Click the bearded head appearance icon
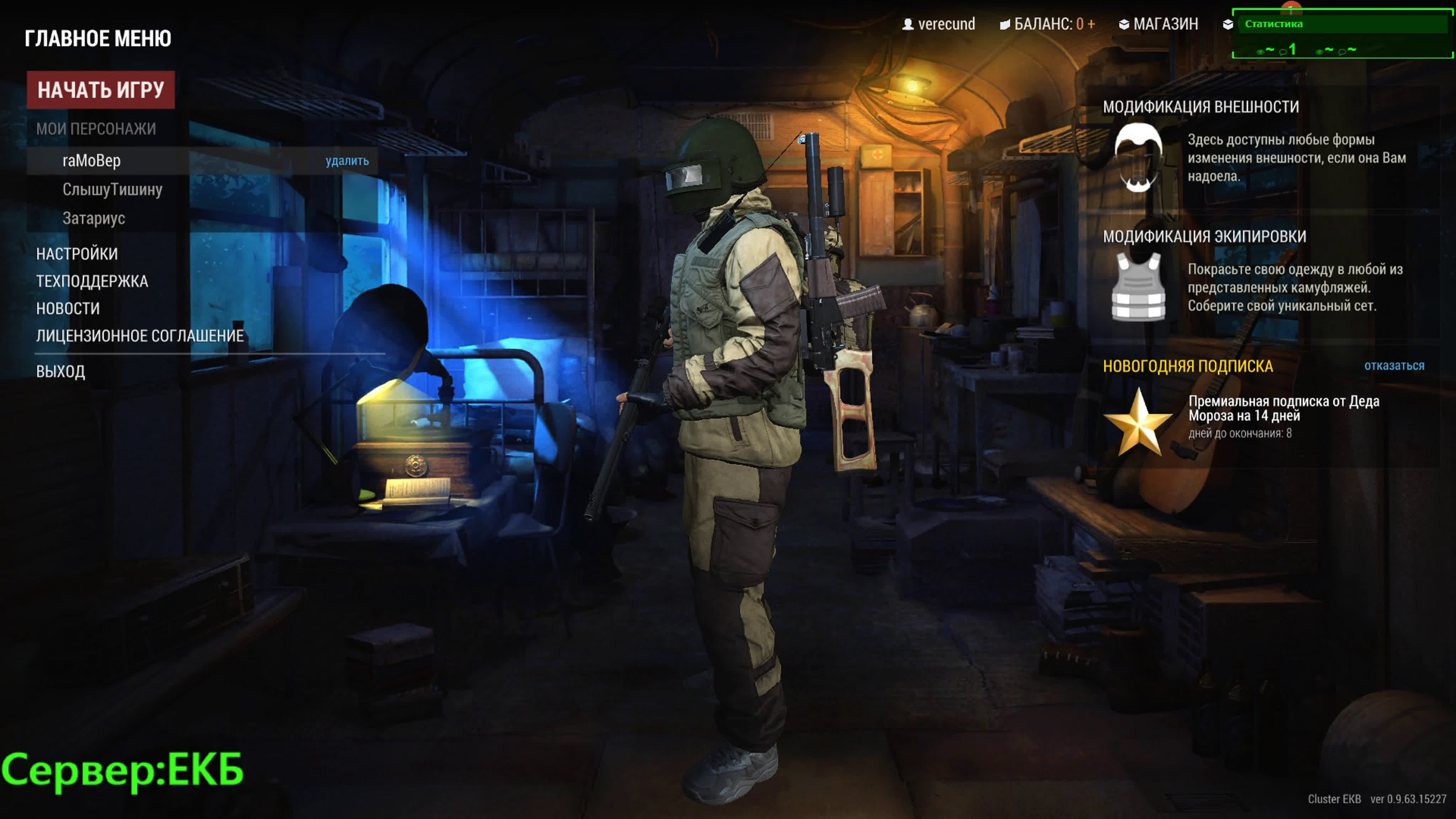This screenshot has width=1456, height=819. pyautogui.click(x=1138, y=157)
